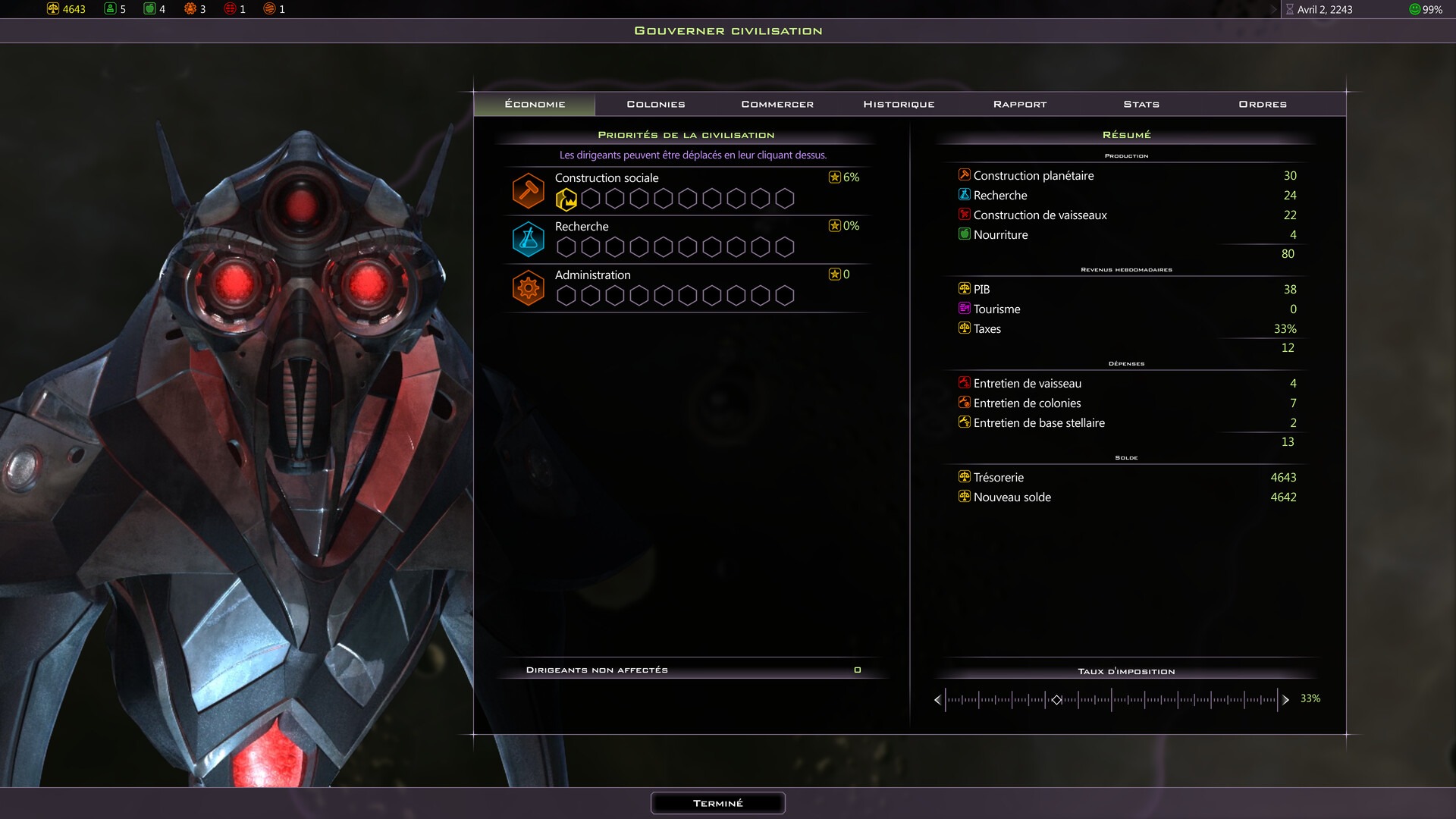Increase tax rate with the right arrow
The height and width of the screenshot is (819, 1456).
click(x=1285, y=700)
